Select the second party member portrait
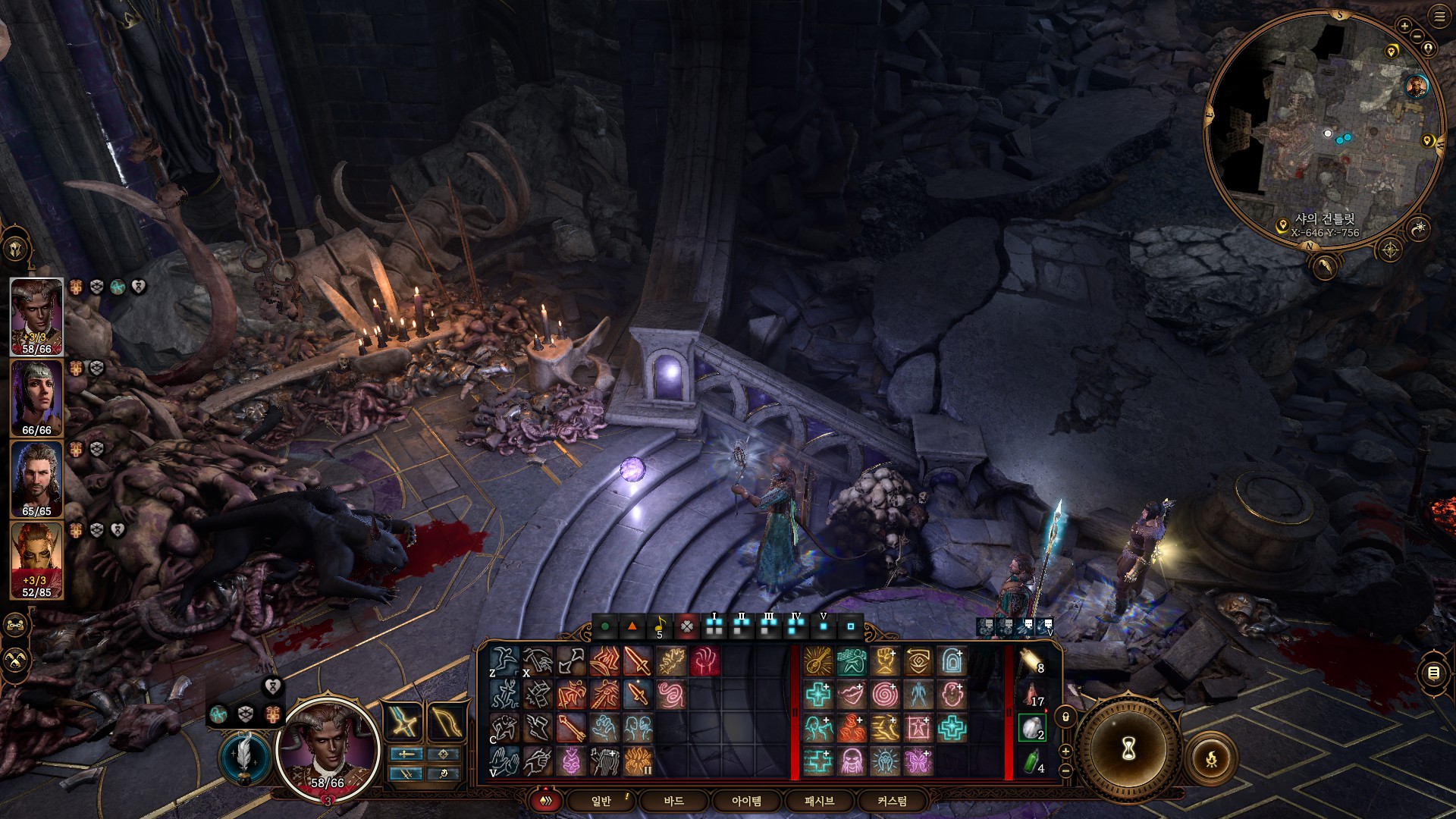Image resolution: width=1456 pixels, height=819 pixels. coord(36,398)
